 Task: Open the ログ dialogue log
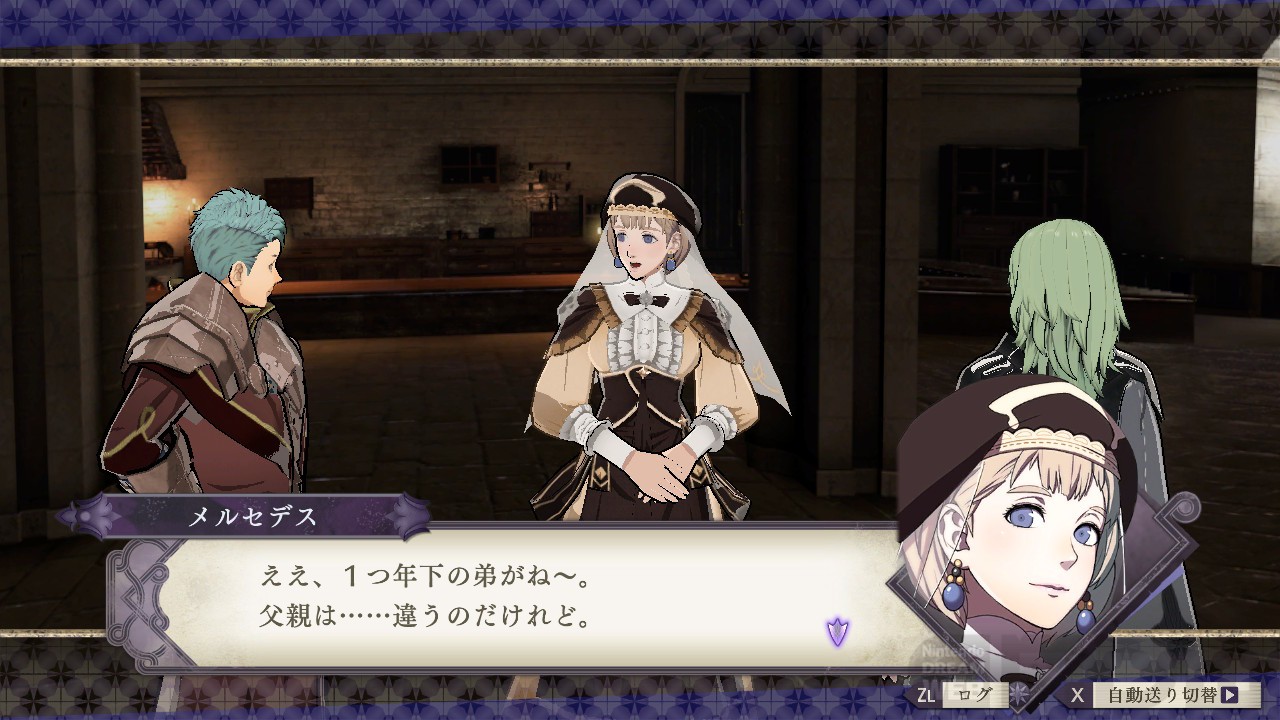click(975, 694)
